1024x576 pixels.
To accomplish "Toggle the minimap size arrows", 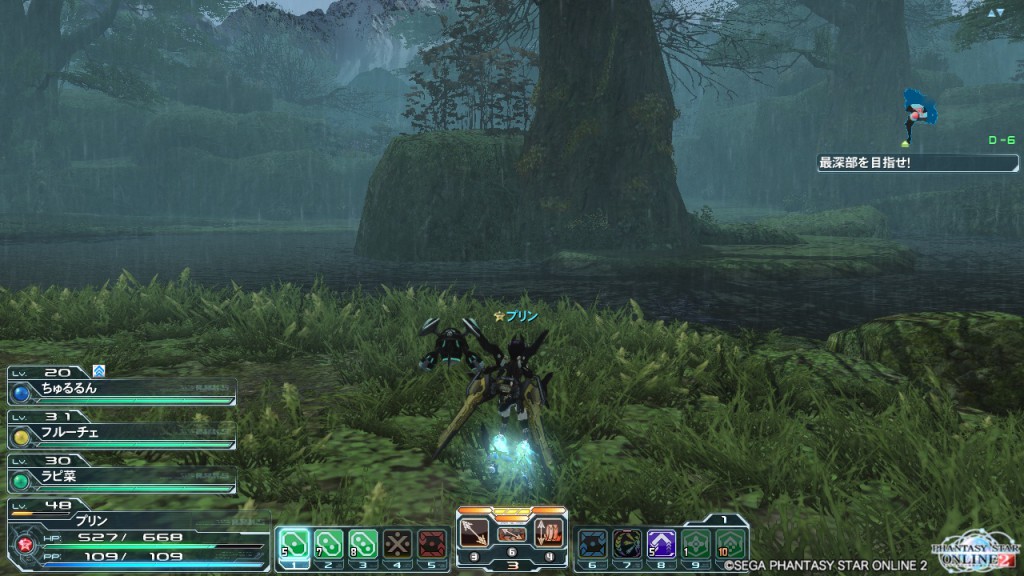I will (x=996, y=13).
